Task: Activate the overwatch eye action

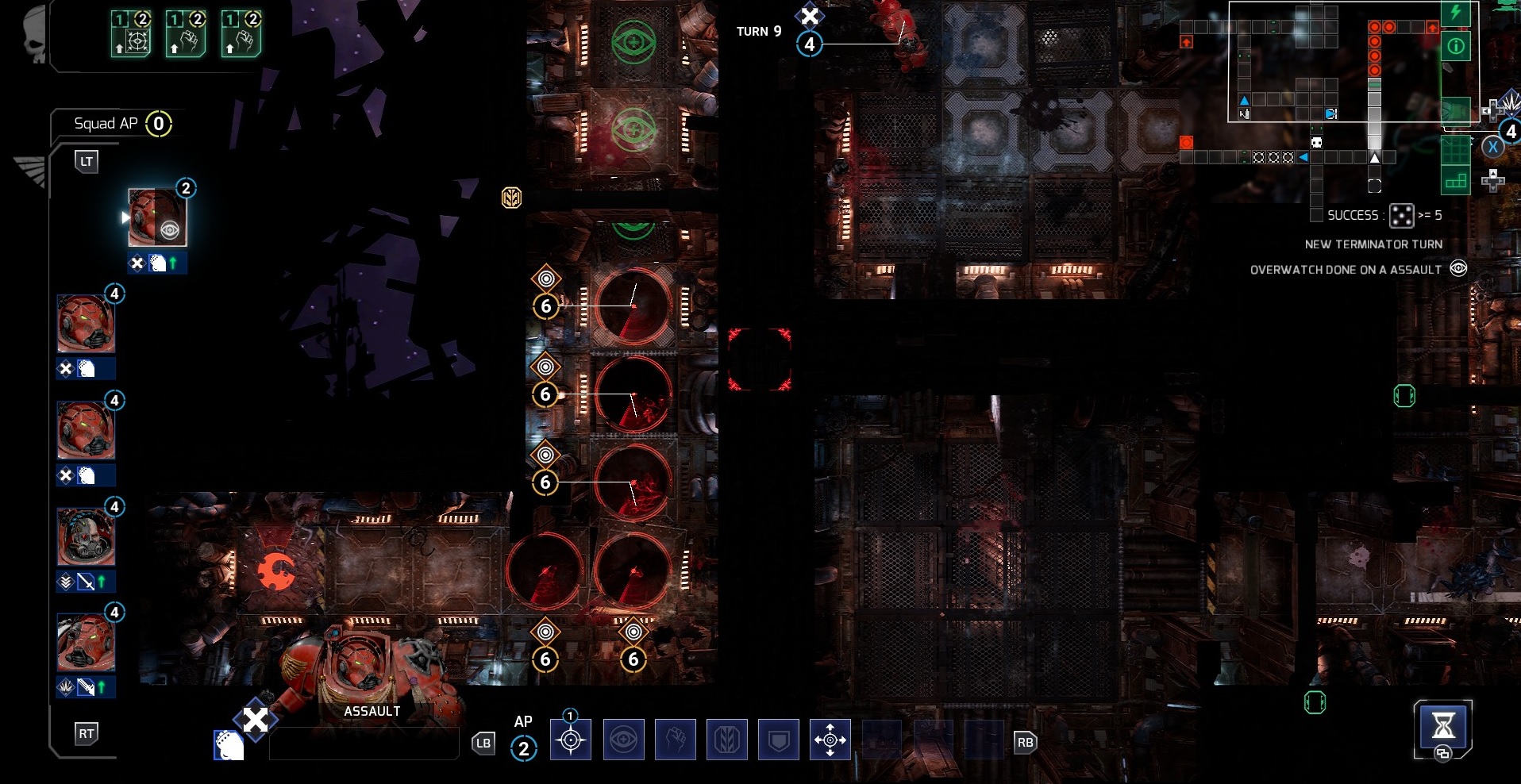Action: 623,740
